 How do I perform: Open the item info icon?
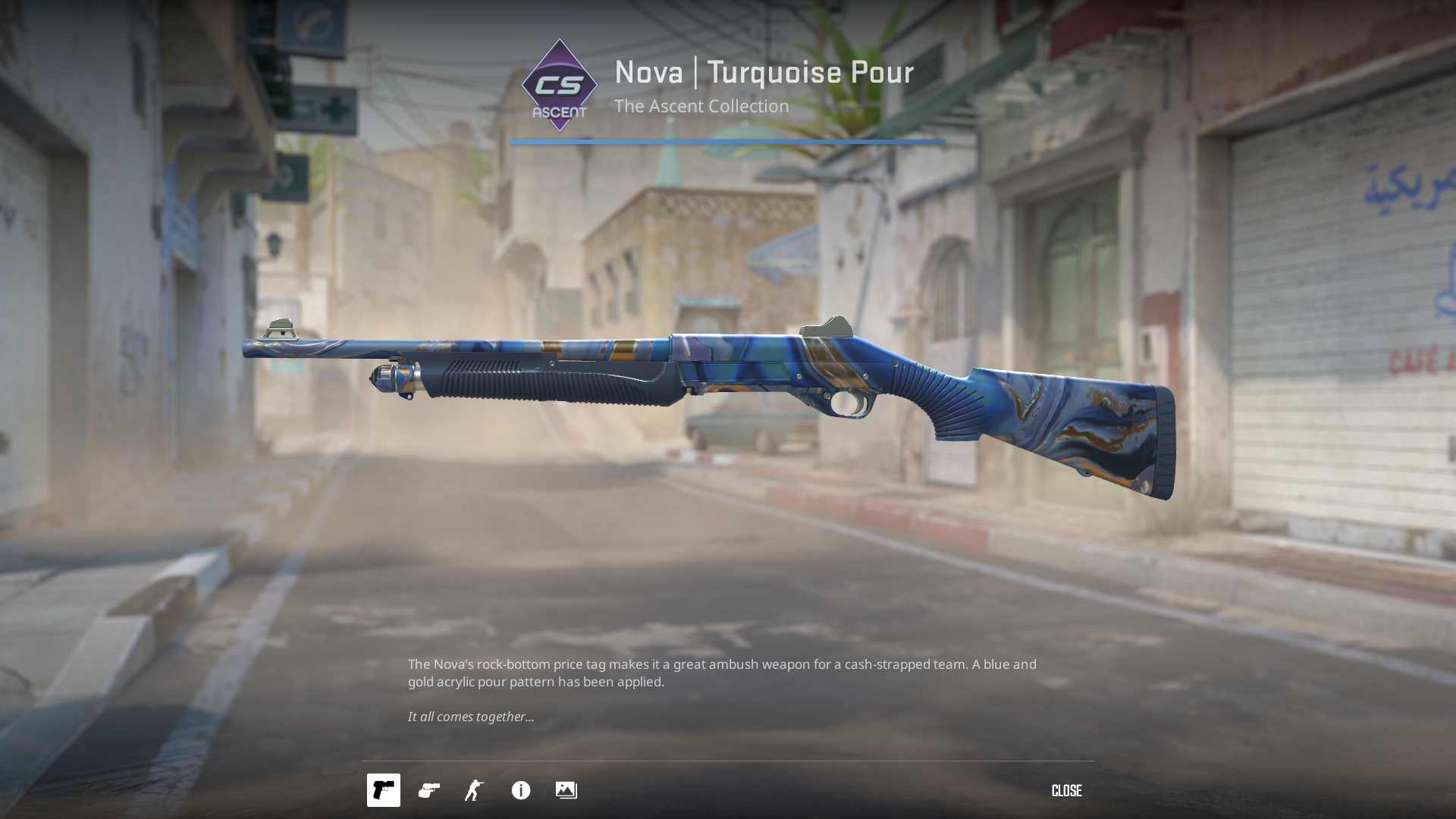[521, 790]
